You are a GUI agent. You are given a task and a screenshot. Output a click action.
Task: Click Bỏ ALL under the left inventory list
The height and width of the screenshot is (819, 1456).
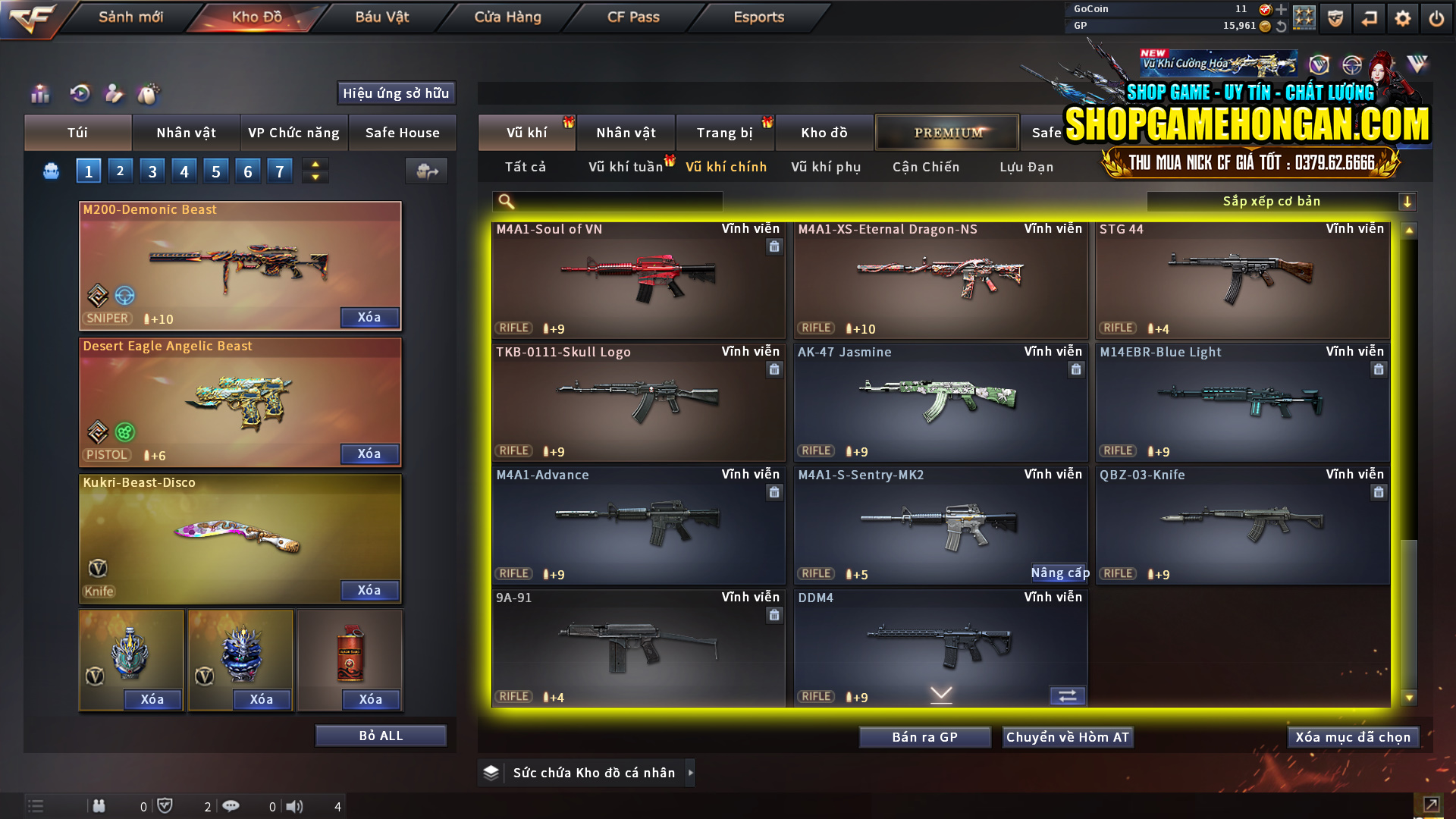(381, 735)
